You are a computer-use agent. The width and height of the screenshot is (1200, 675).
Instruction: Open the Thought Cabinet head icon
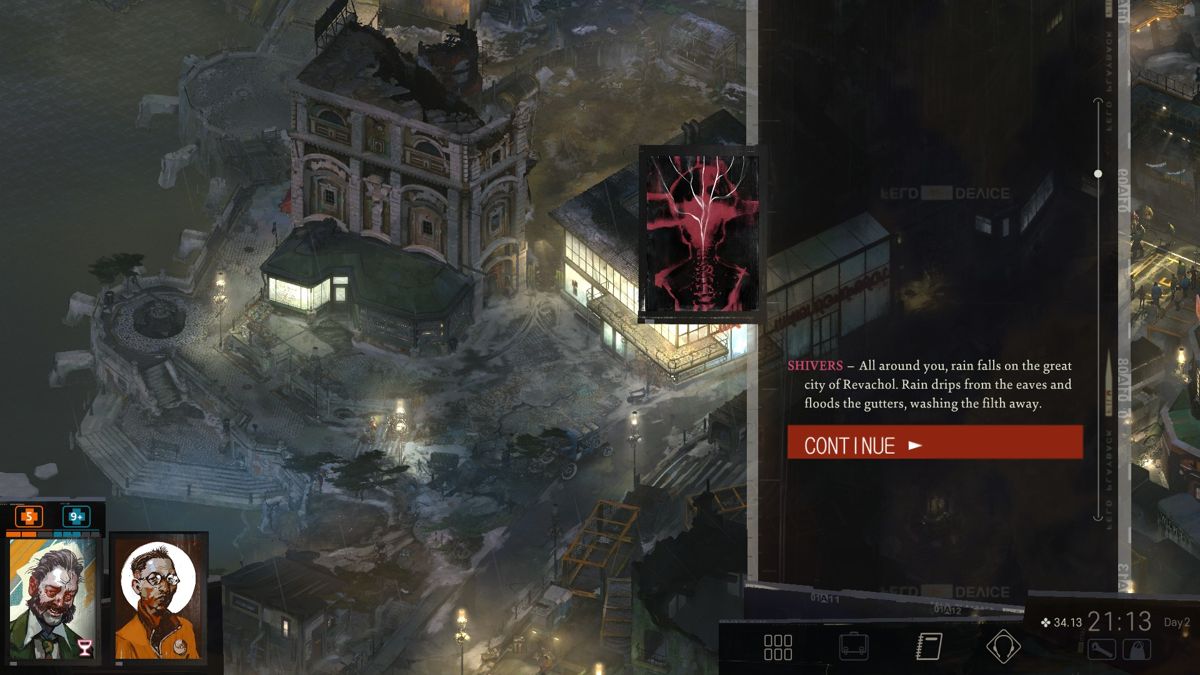click(x=1002, y=647)
